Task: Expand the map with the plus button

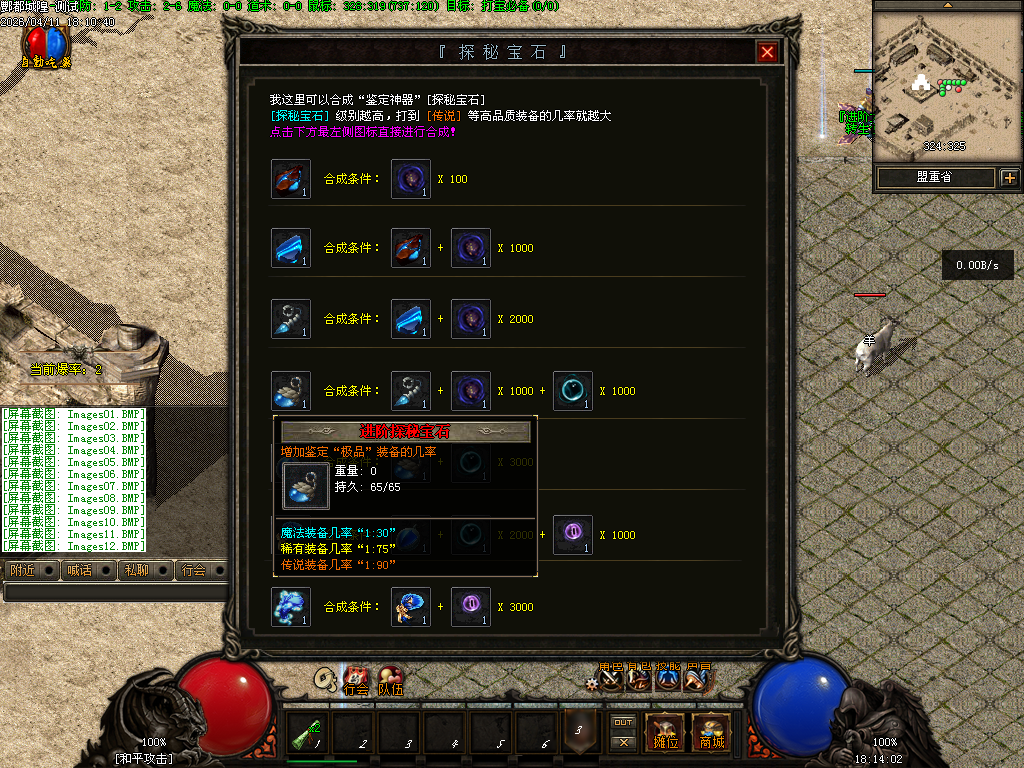Action: (1009, 178)
